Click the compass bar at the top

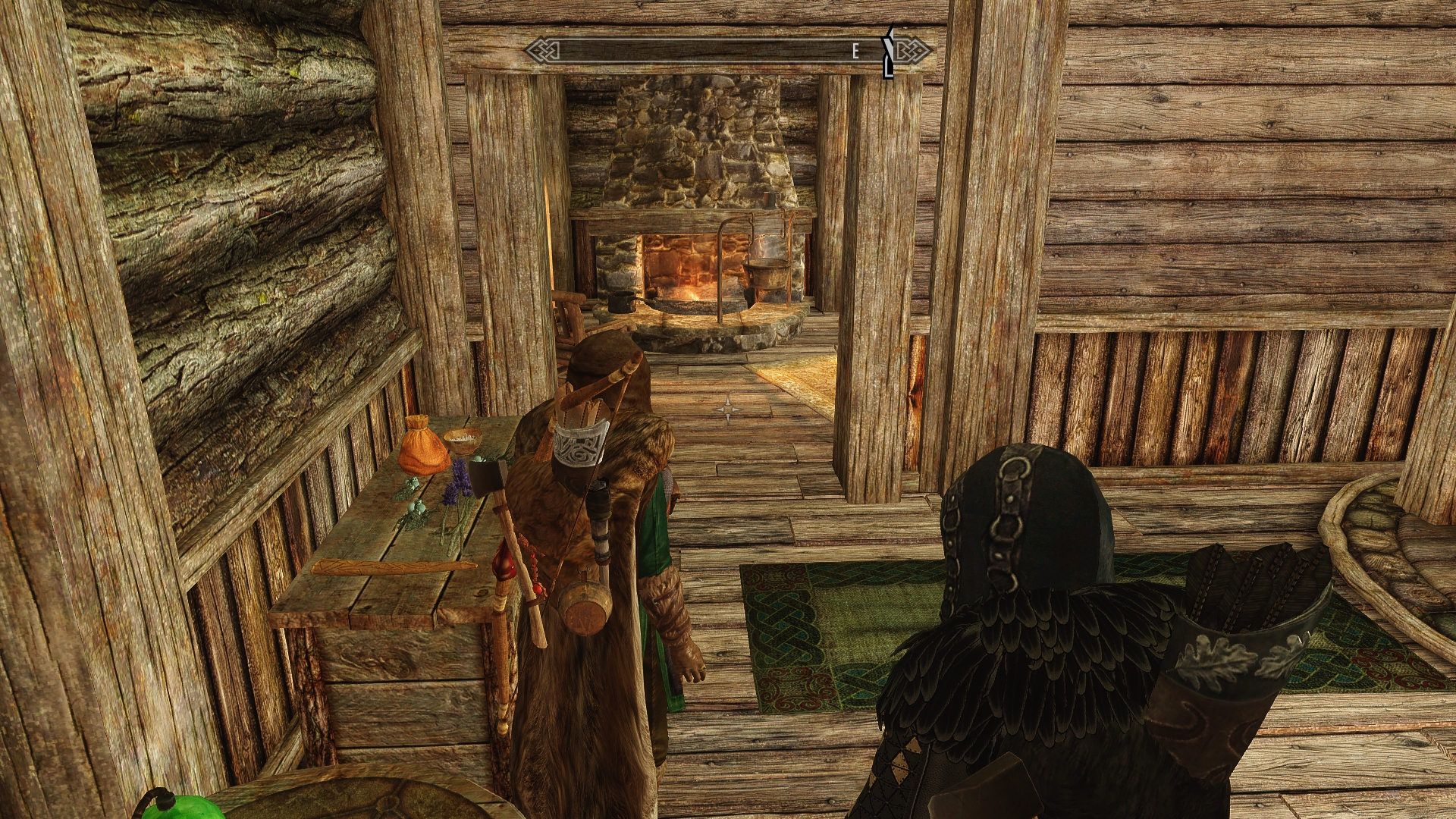point(713,51)
